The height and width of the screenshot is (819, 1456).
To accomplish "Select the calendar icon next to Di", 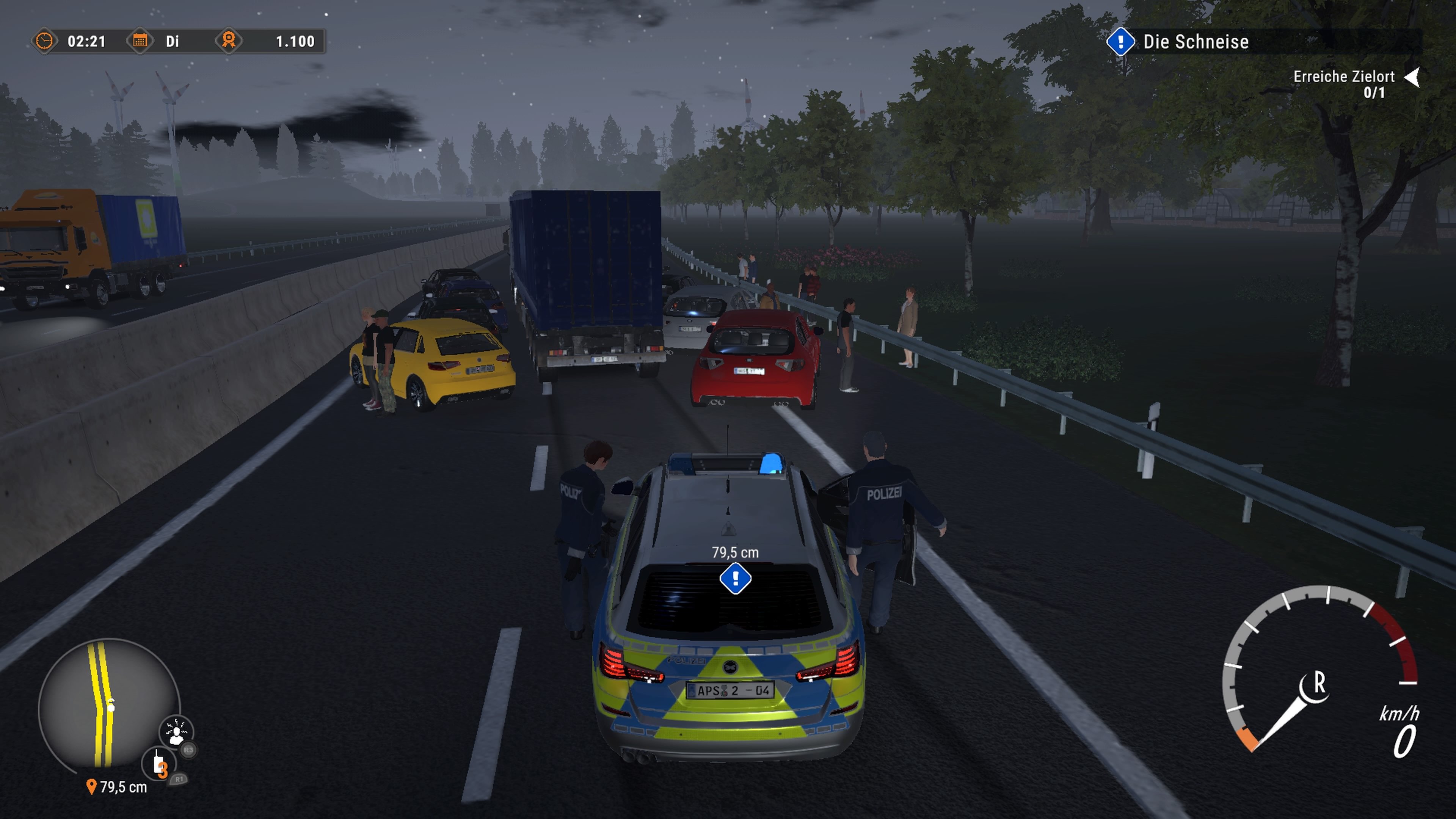I will coord(140,41).
